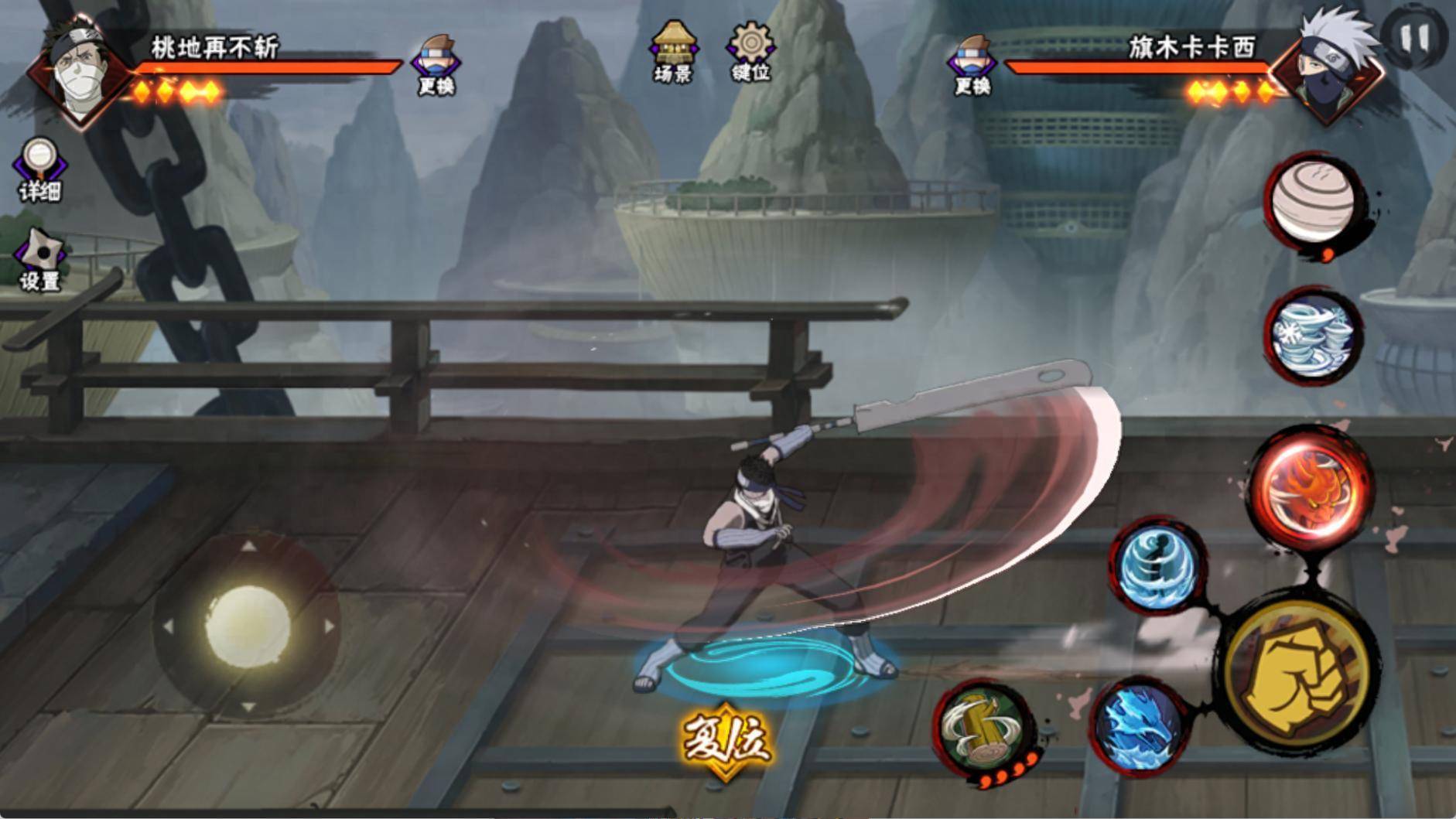
Task: Tap the glowing virtual joystick knob
Action: [x=247, y=625]
